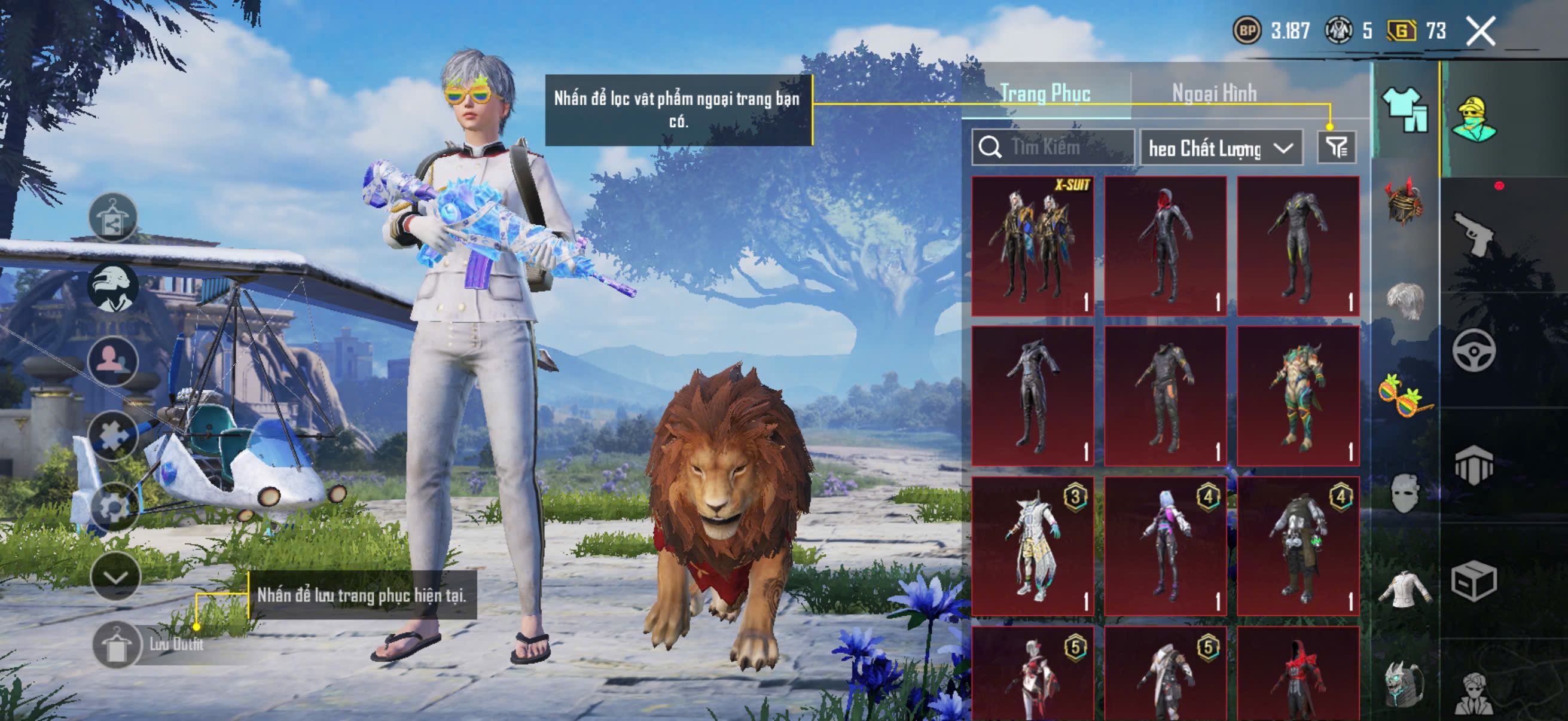Select the clothing shirt and pants category

coord(1405,109)
